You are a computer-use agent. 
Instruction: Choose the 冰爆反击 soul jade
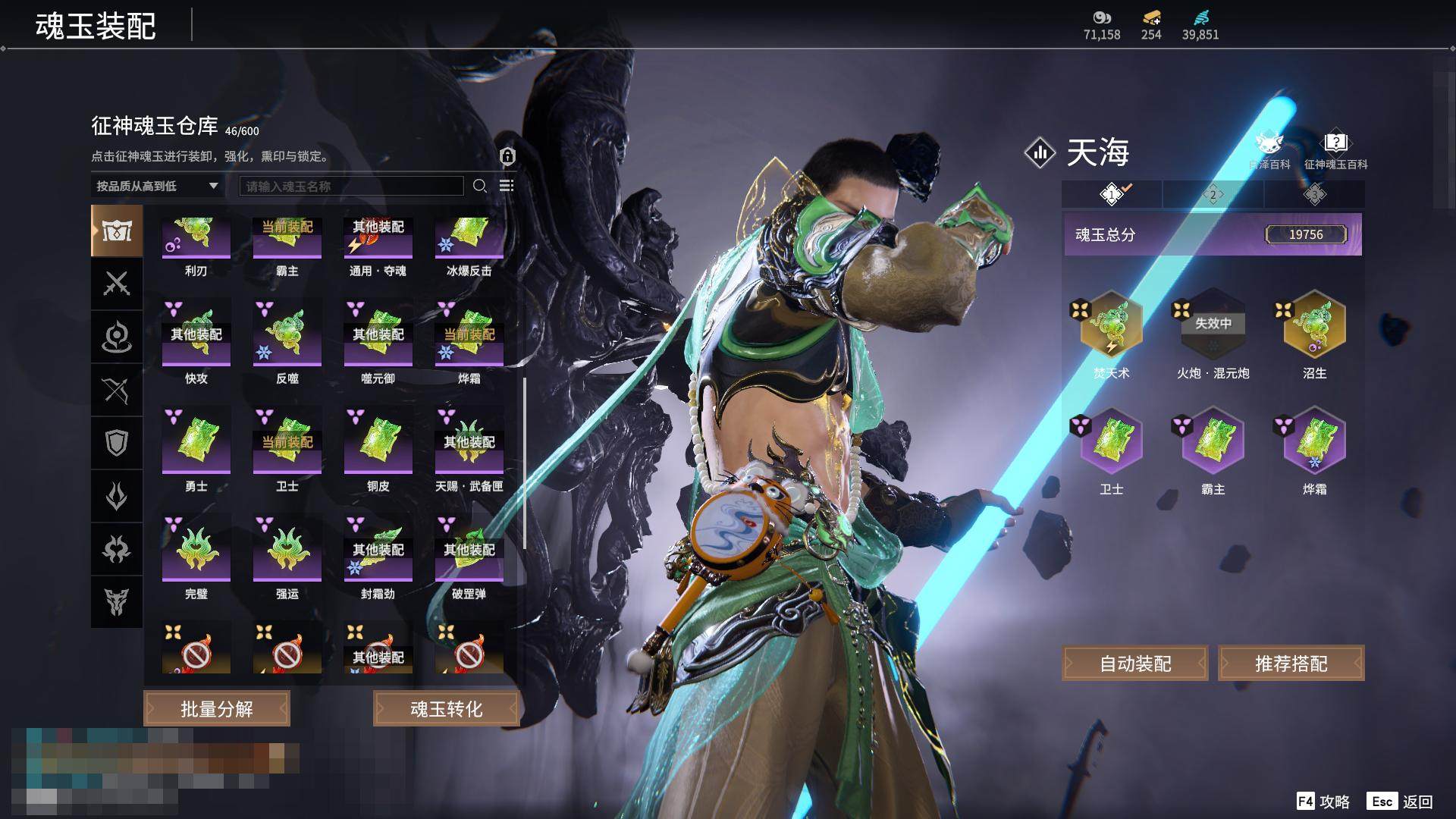(469, 239)
